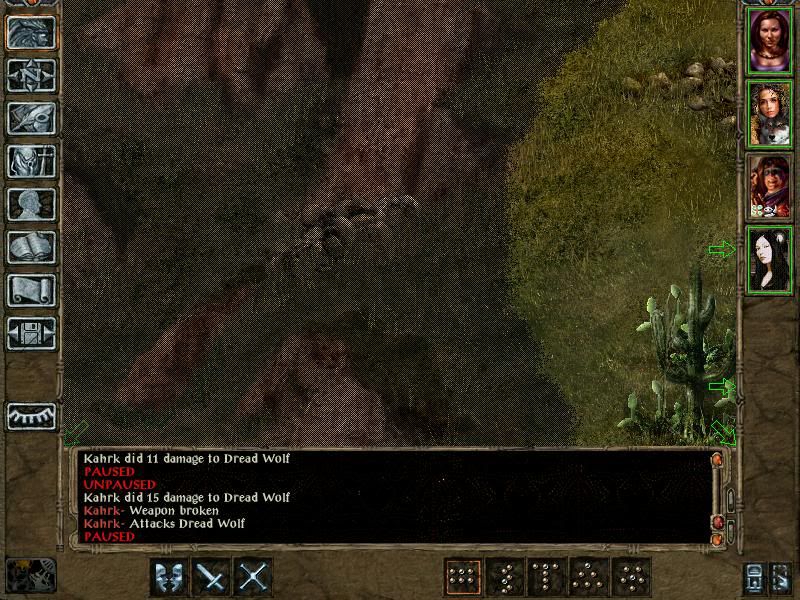
Task: Open the priest spell scroll
Action: (31, 290)
